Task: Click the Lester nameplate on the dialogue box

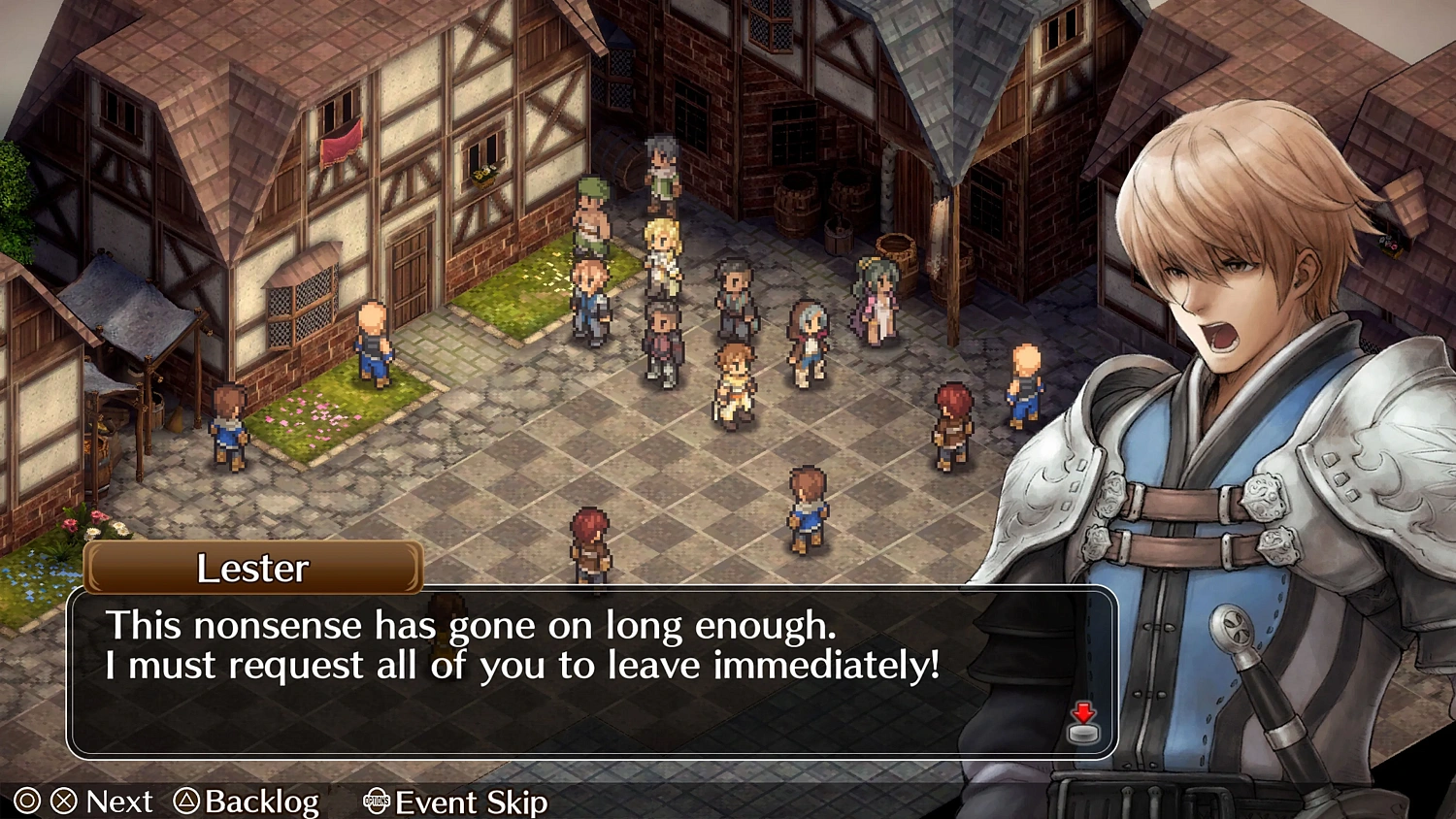Action: click(x=252, y=569)
